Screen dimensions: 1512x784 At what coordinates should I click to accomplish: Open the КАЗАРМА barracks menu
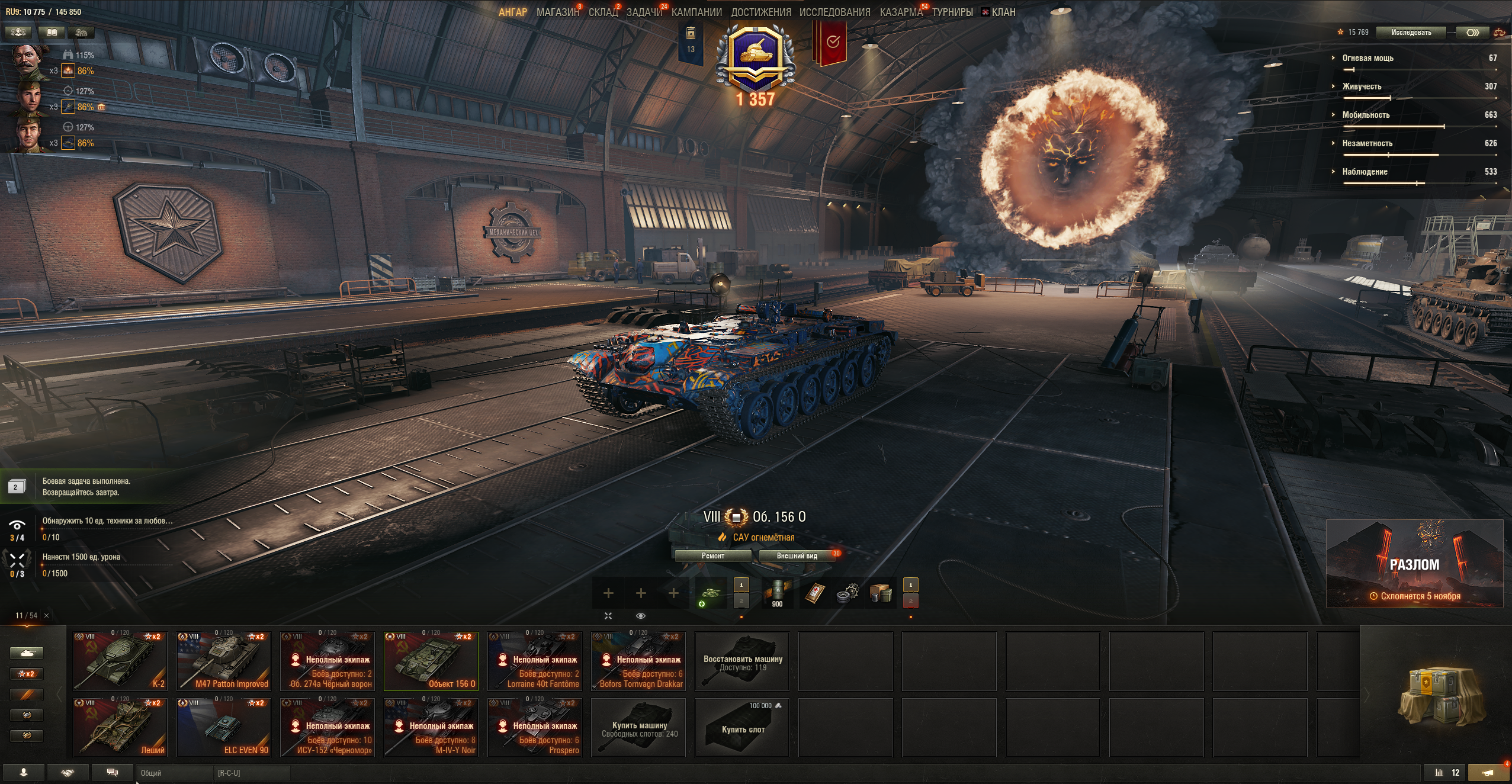pyautogui.click(x=901, y=12)
